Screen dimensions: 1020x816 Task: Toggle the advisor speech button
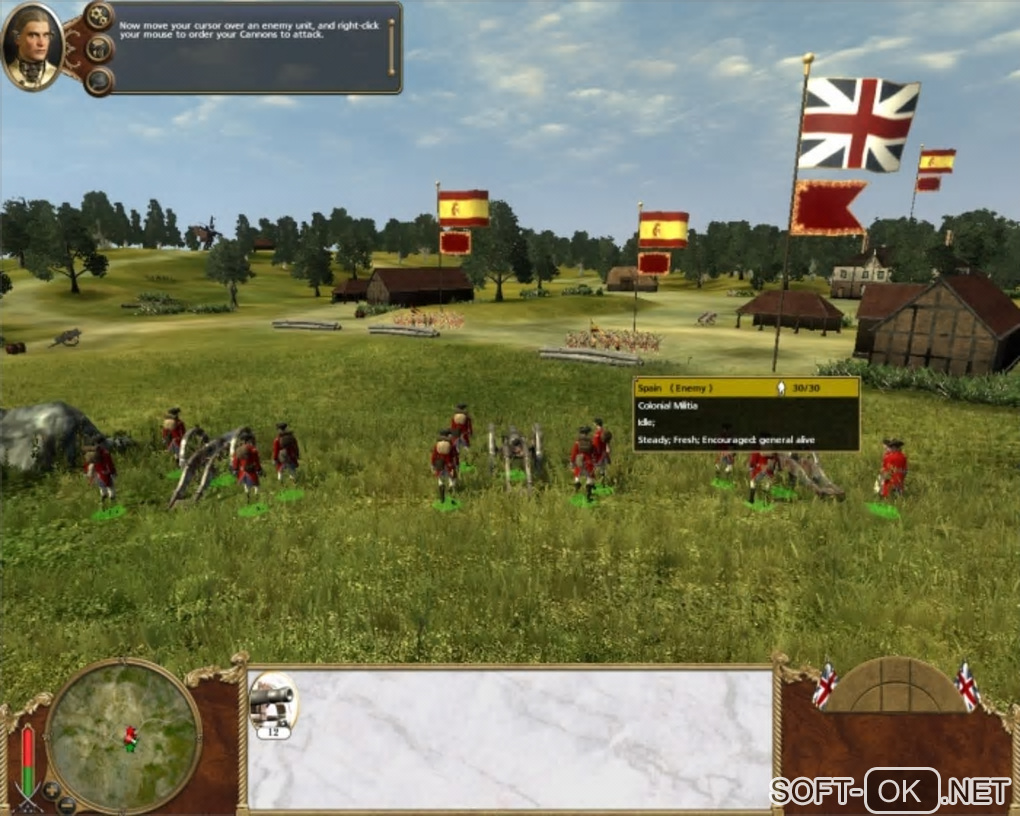[99, 48]
